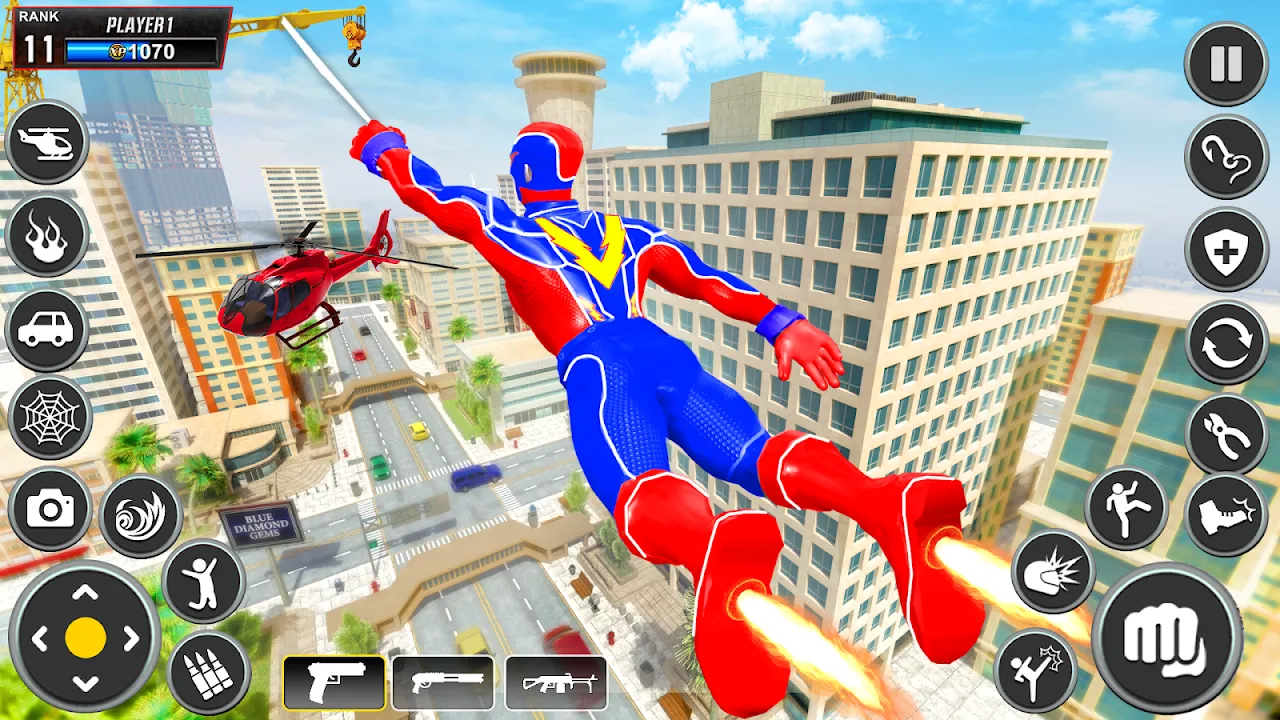Tap the rope hook button
Screen dimensions: 1280x720
click(1226, 157)
